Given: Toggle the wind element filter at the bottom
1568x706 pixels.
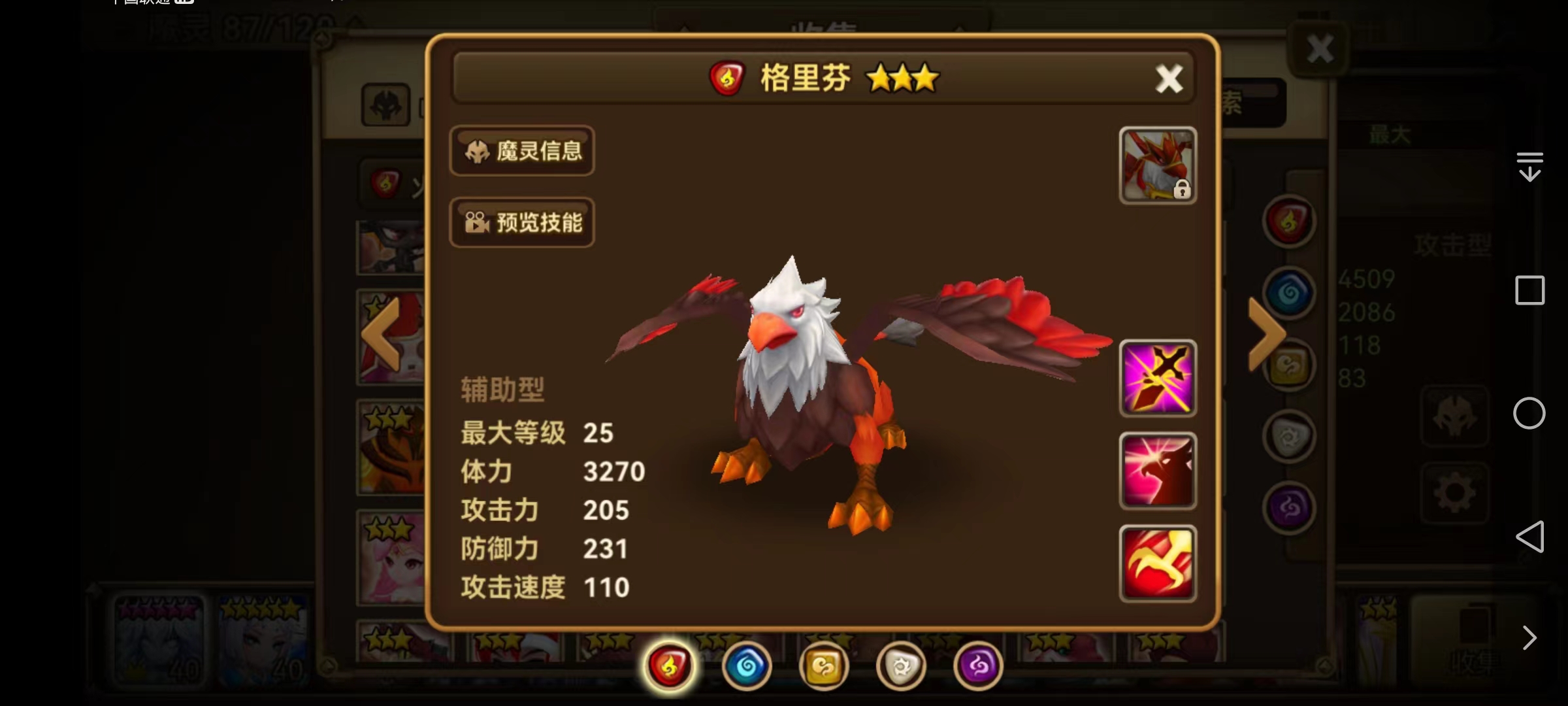Looking at the screenshot, I should coord(825,665).
